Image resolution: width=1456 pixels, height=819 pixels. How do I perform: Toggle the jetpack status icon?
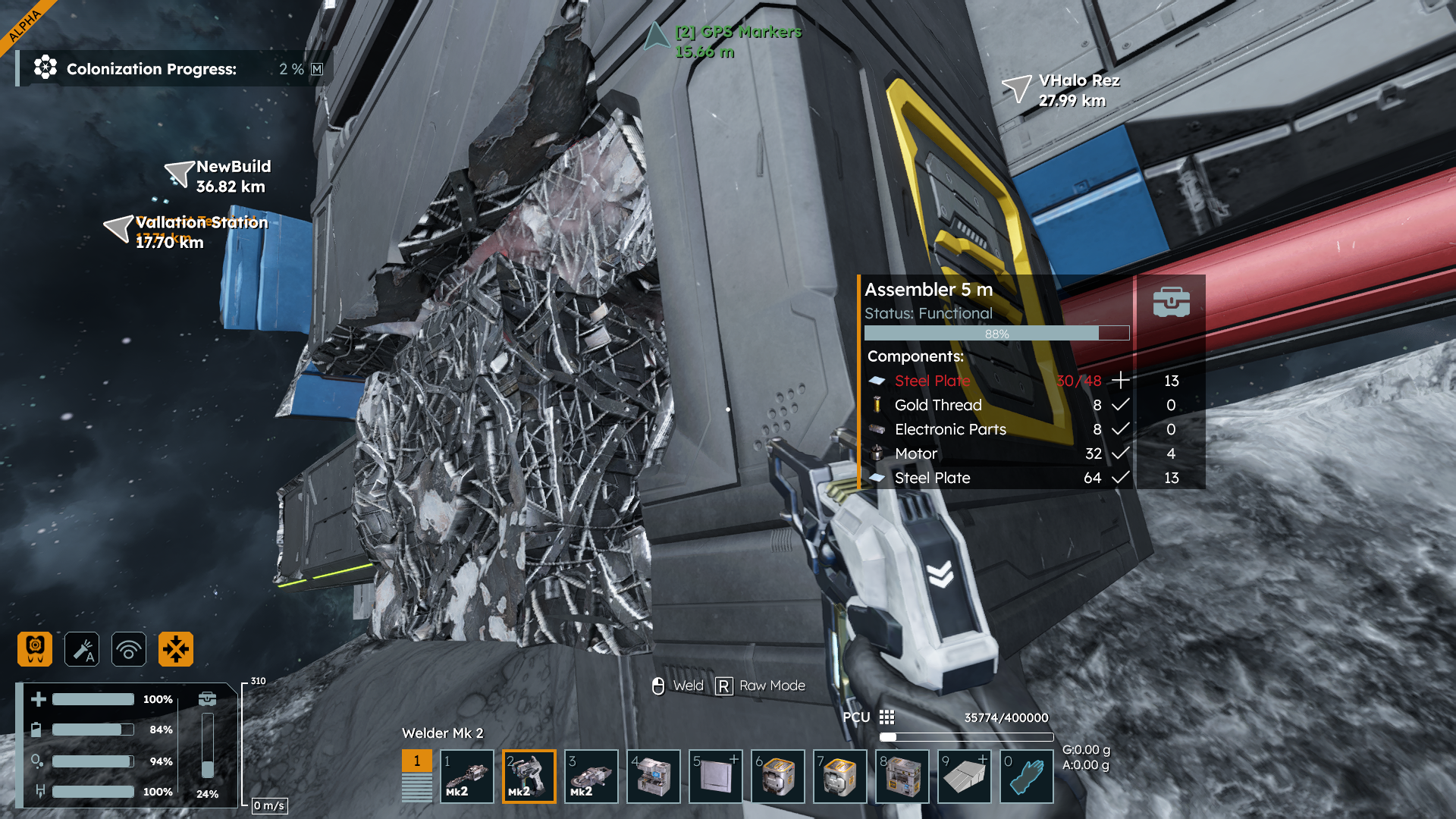click(35, 649)
